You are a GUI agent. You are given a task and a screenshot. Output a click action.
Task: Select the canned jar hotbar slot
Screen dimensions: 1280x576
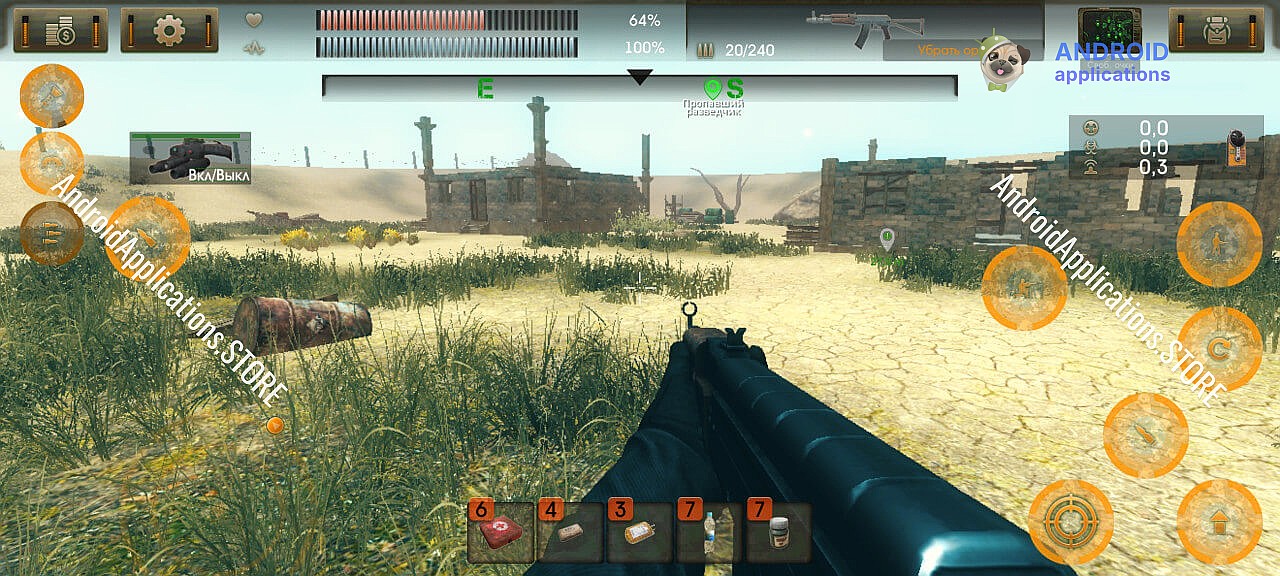[x=778, y=532]
